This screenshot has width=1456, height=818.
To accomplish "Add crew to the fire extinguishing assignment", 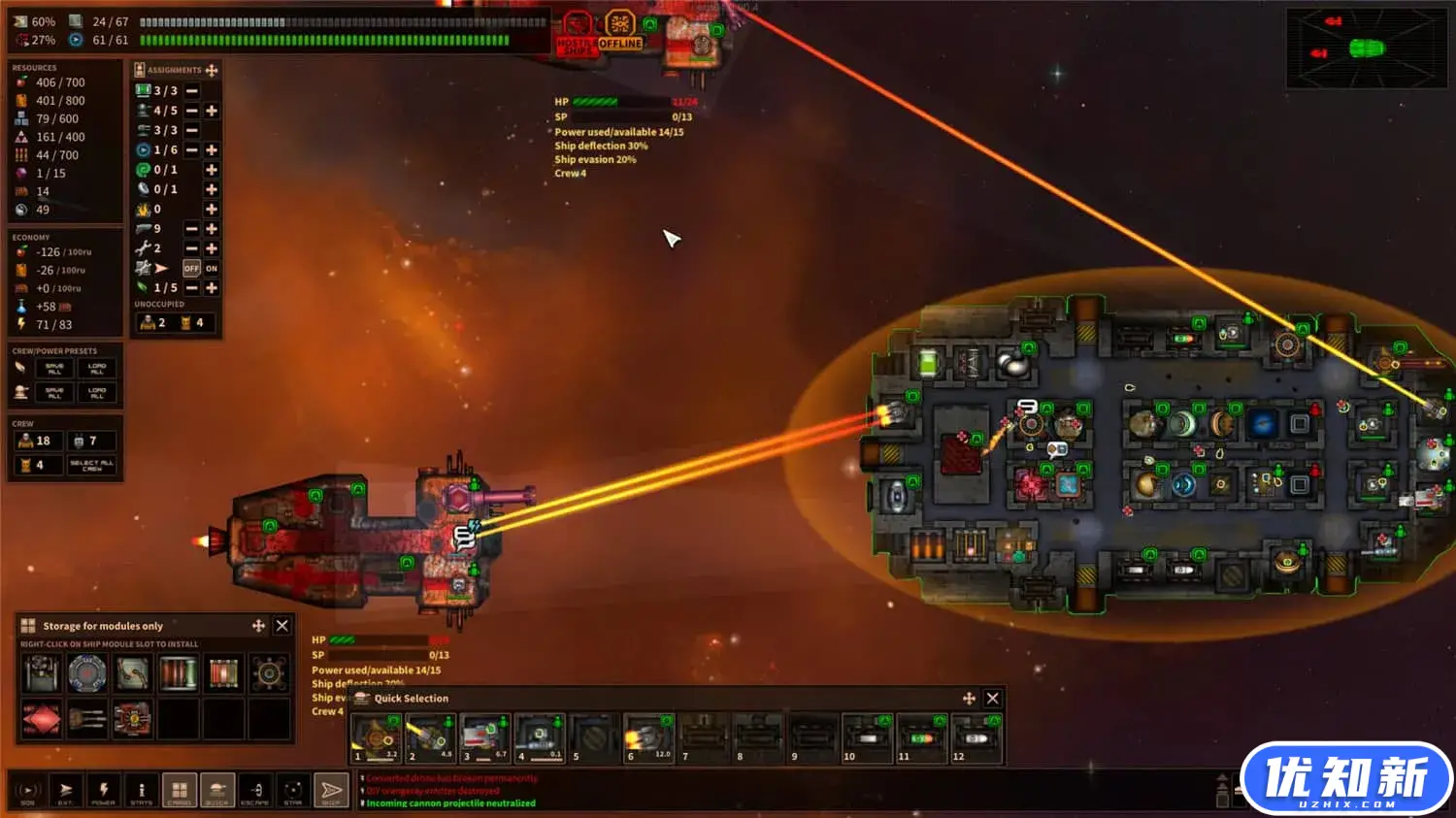I will pyautogui.click(x=212, y=209).
